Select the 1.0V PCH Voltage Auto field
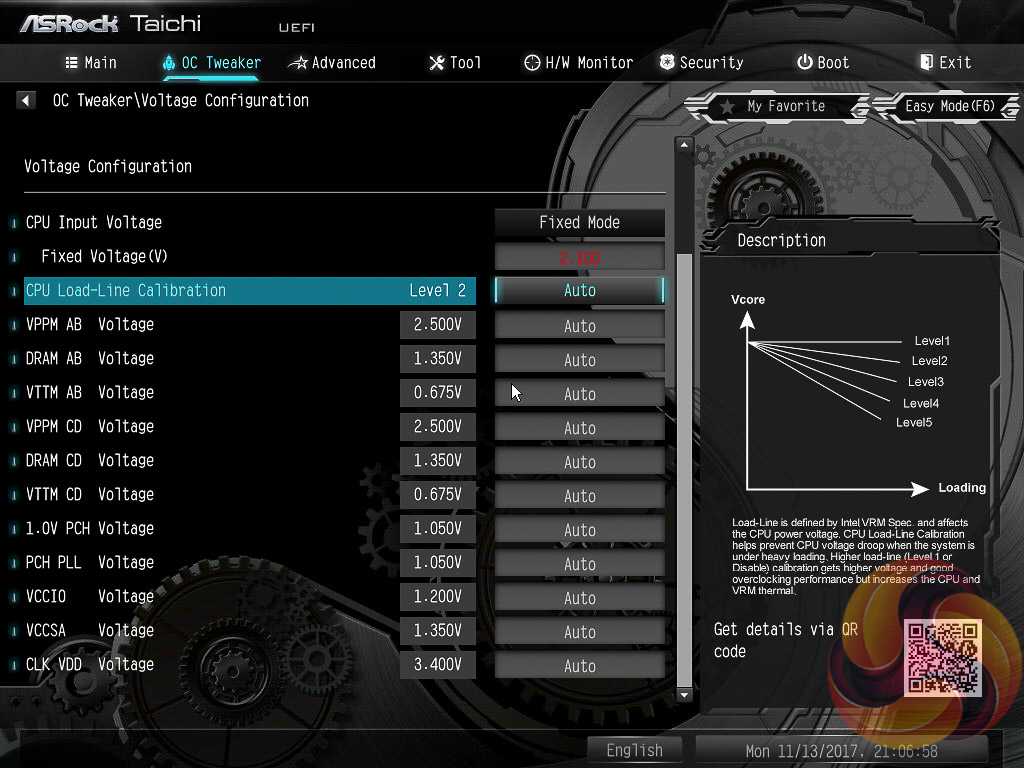Viewport: 1024px width, 768px height. coord(580,529)
